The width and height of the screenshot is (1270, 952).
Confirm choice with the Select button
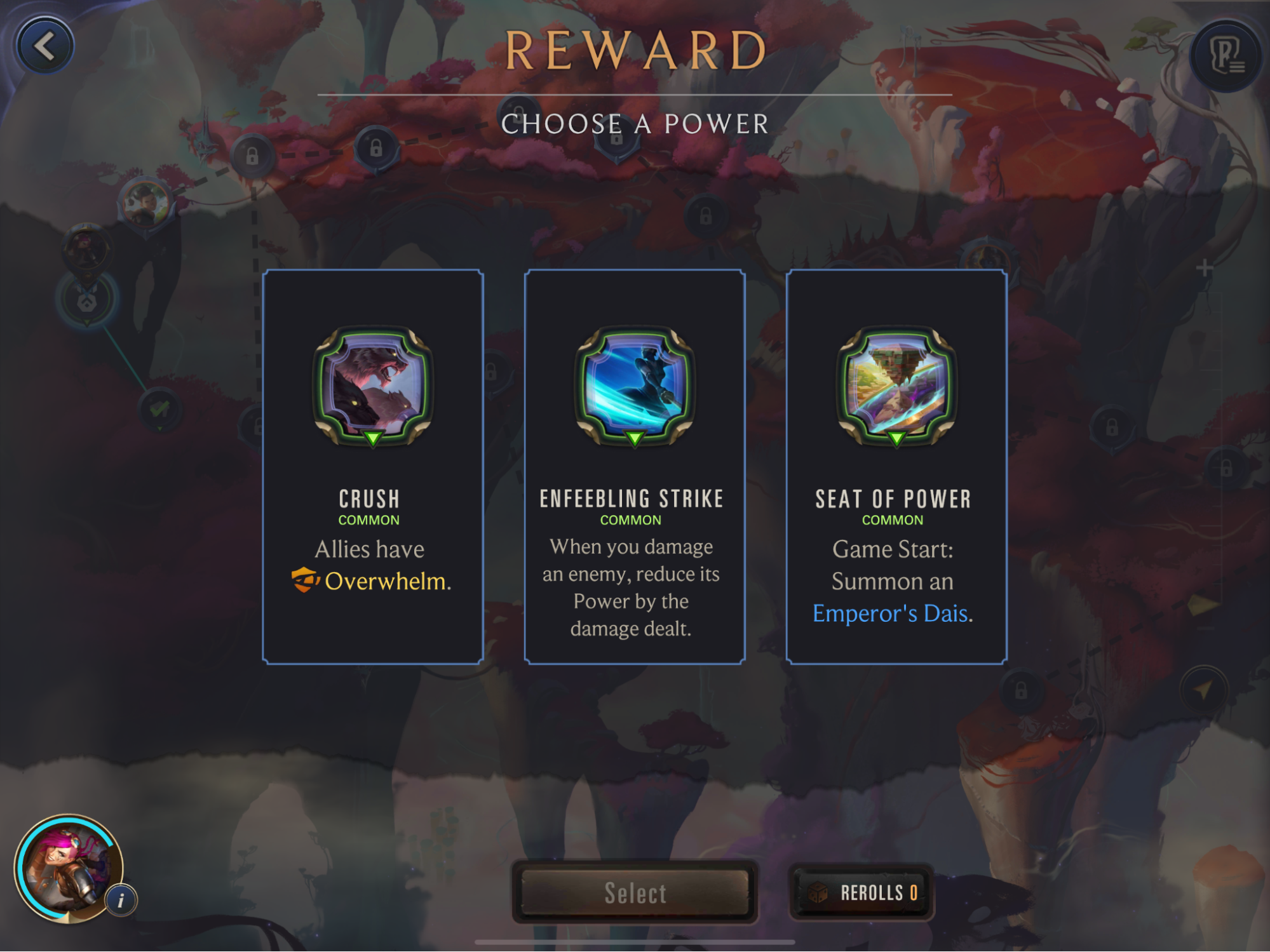(x=635, y=892)
